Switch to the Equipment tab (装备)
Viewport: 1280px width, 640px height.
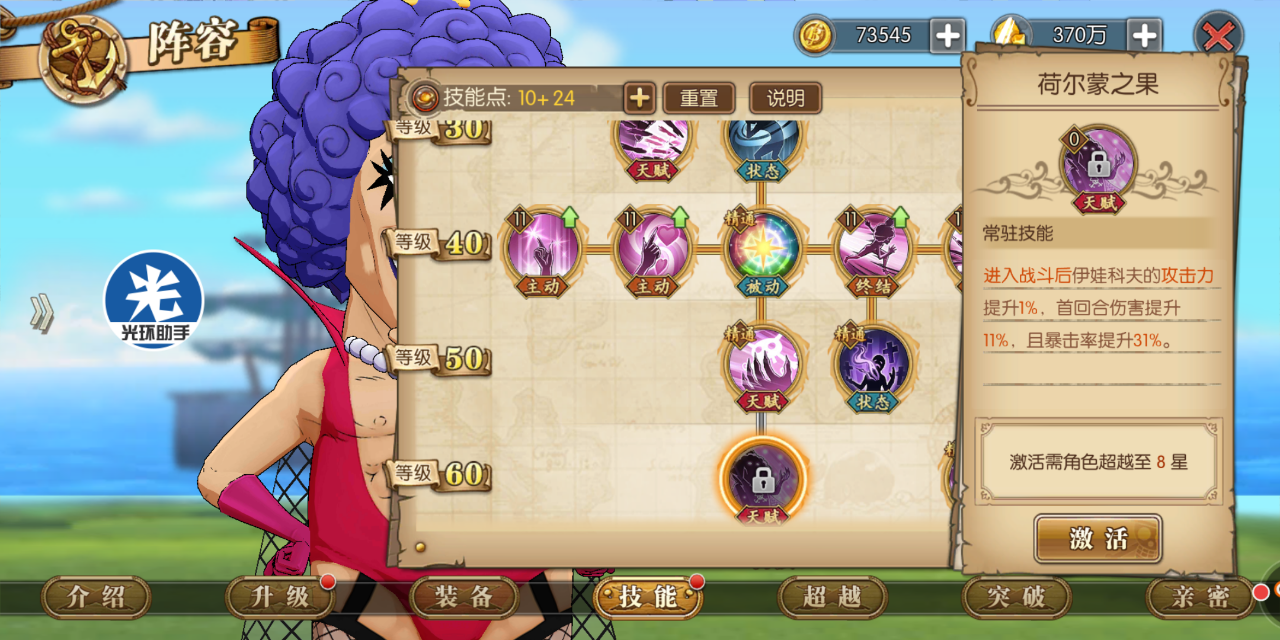point(464,598)
